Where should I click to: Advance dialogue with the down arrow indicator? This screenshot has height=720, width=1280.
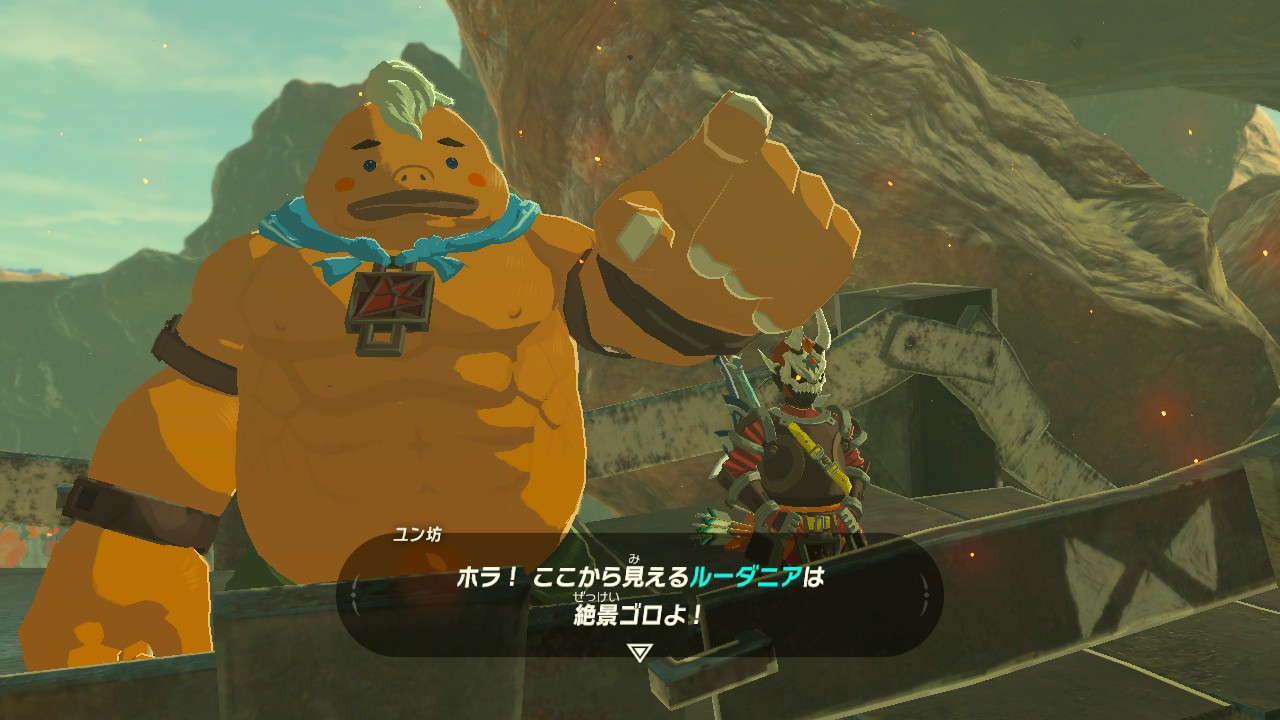point(640,651)
